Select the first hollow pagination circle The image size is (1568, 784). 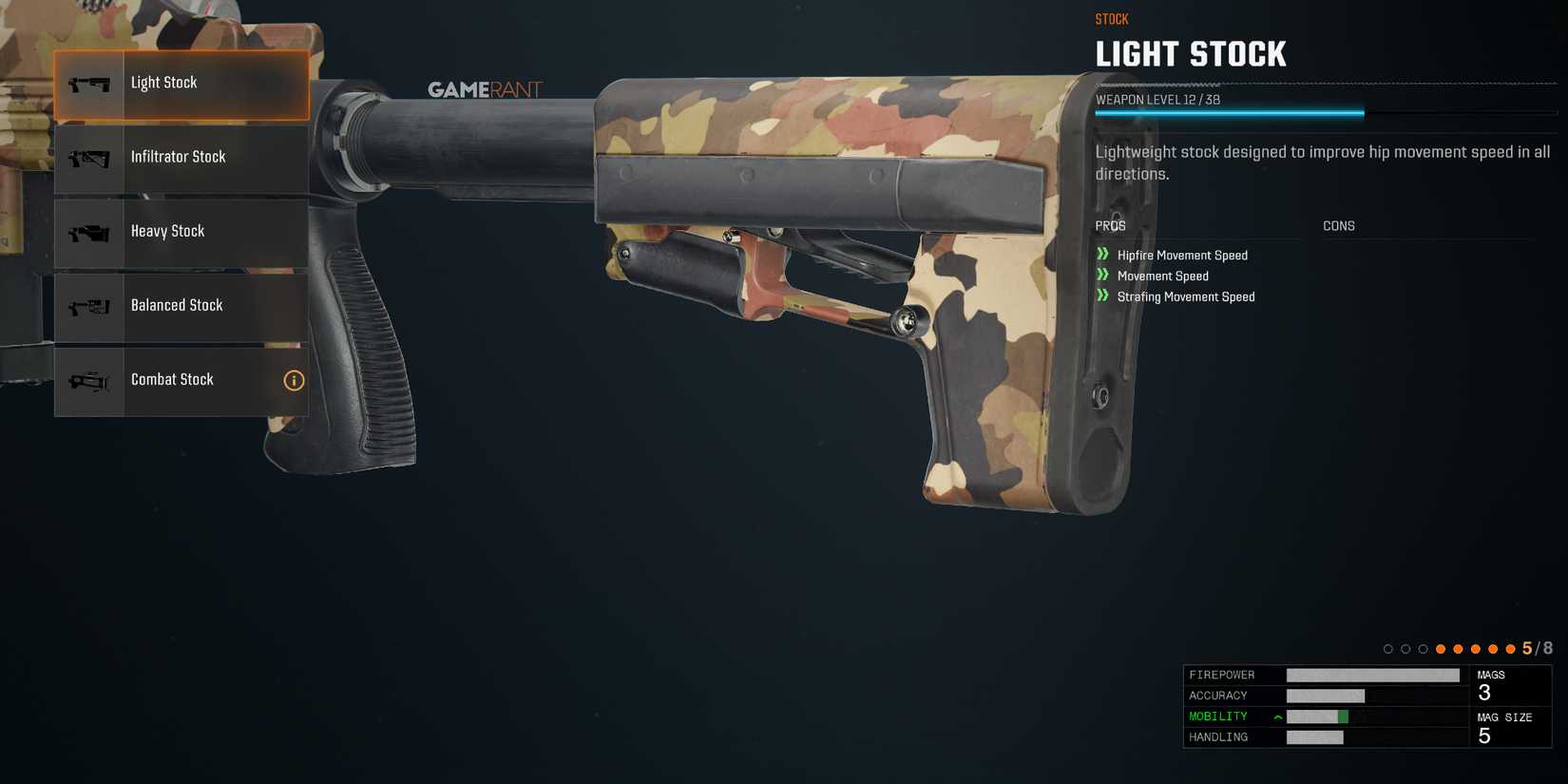[1388, 648]
